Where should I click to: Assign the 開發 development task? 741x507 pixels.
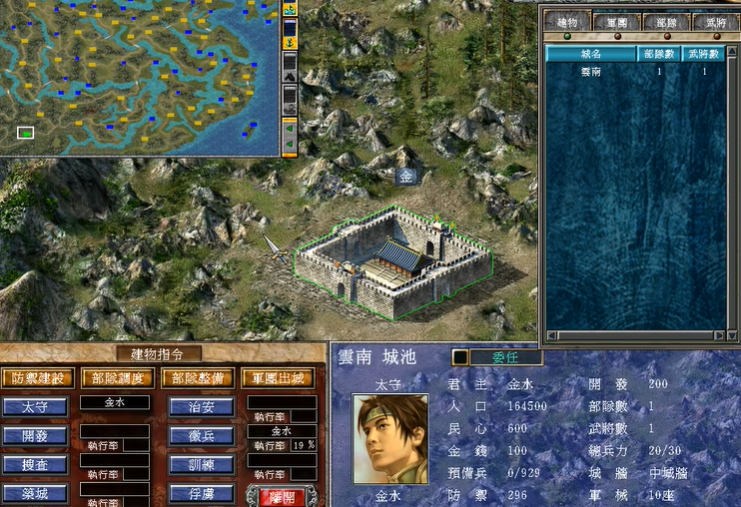(x=36, y=436)
